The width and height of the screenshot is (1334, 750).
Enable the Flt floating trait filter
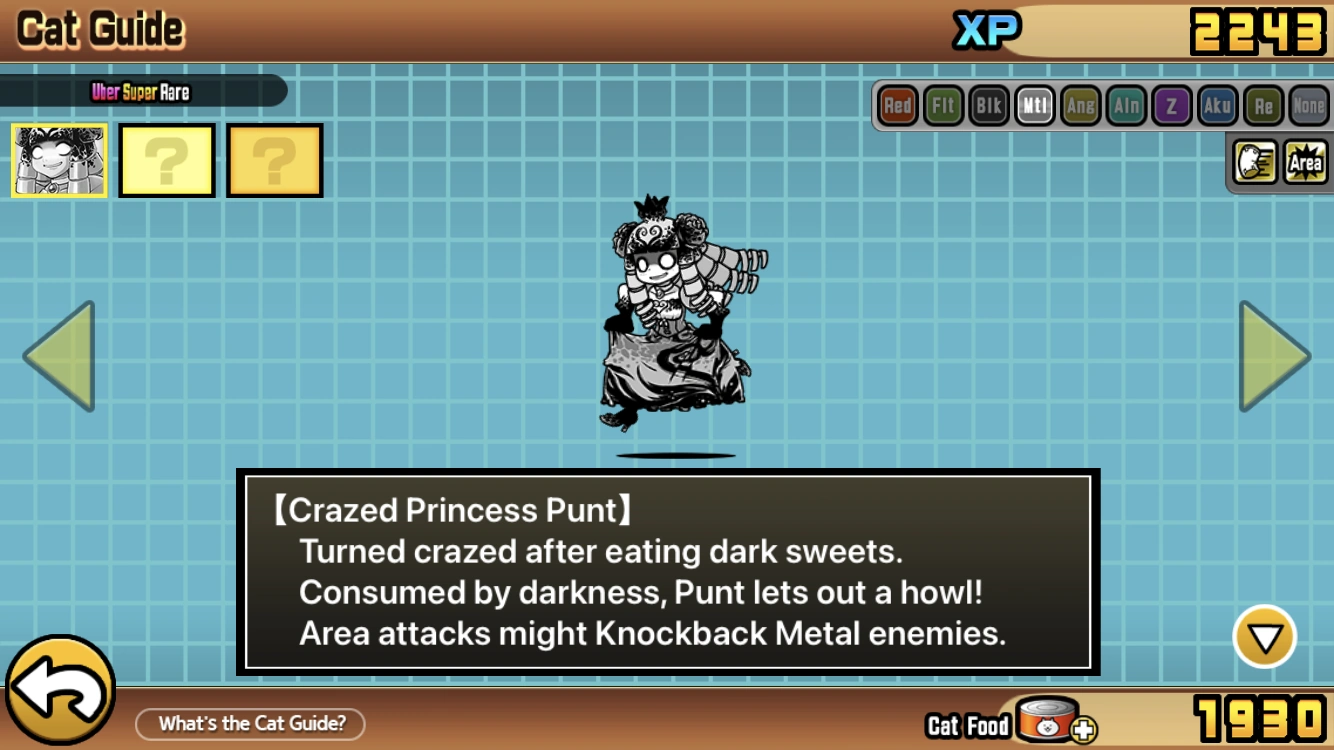(x=942, y=105)
